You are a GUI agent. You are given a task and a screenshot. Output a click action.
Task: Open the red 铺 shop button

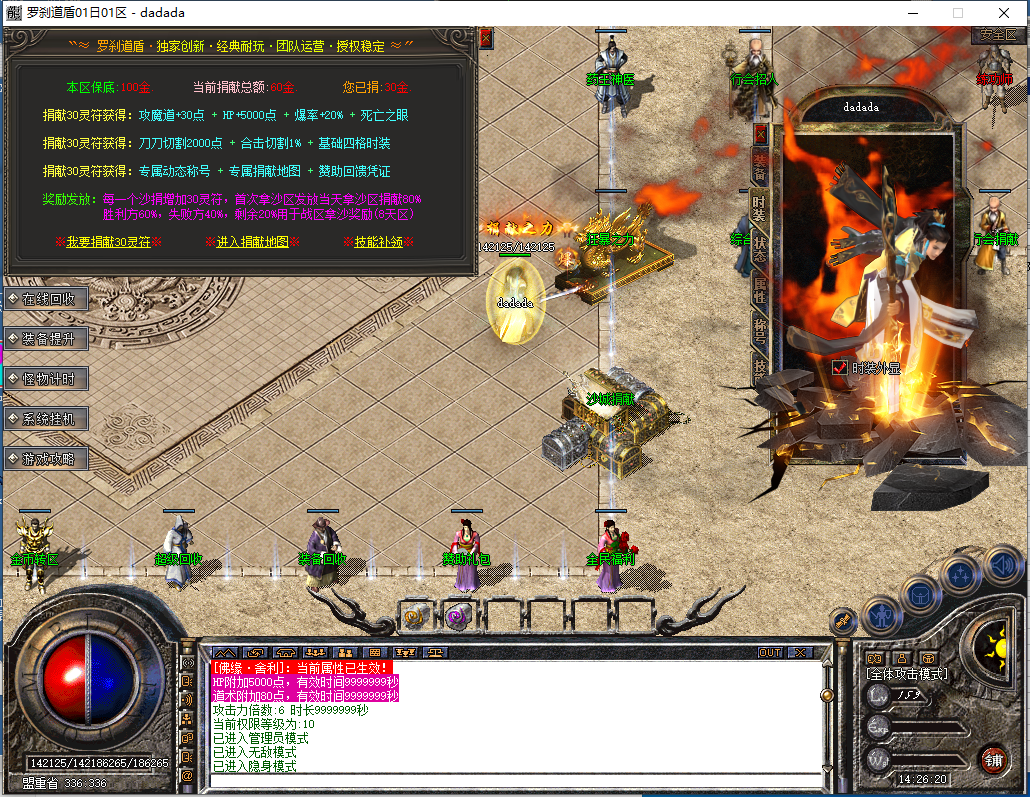tap(992, 759)
